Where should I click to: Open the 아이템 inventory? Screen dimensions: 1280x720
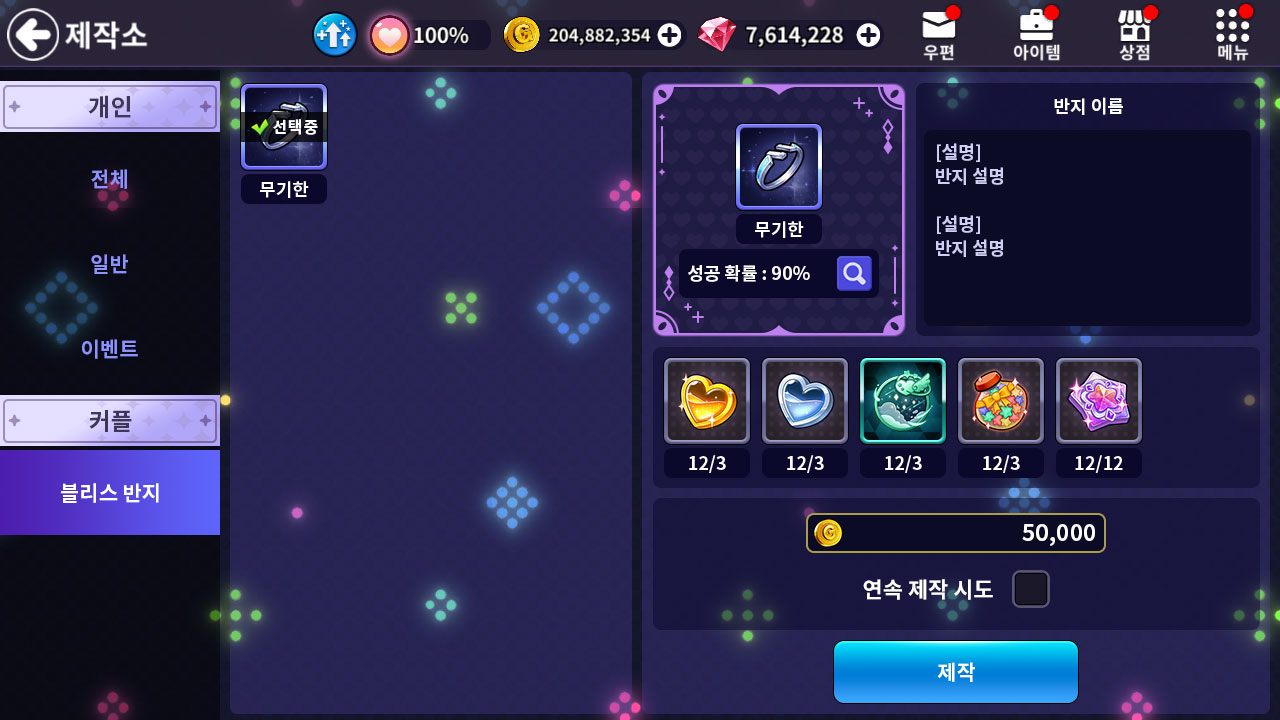pyautogui.click(x=1036, y=35)
